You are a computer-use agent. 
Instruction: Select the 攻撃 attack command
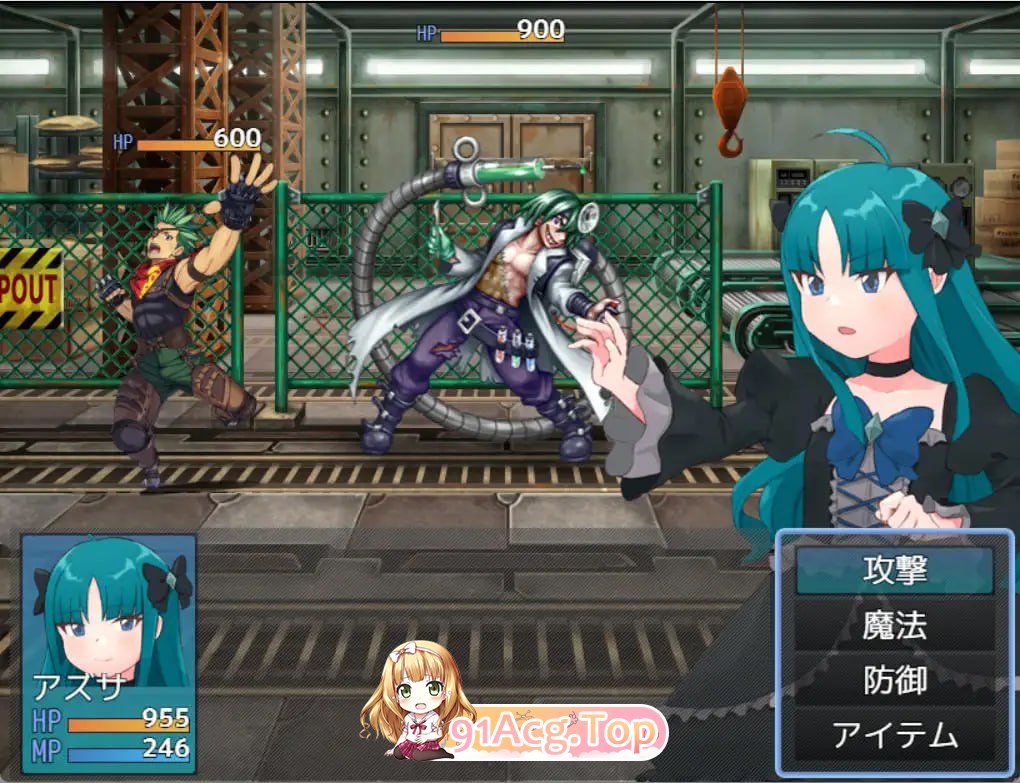(895, 570)
